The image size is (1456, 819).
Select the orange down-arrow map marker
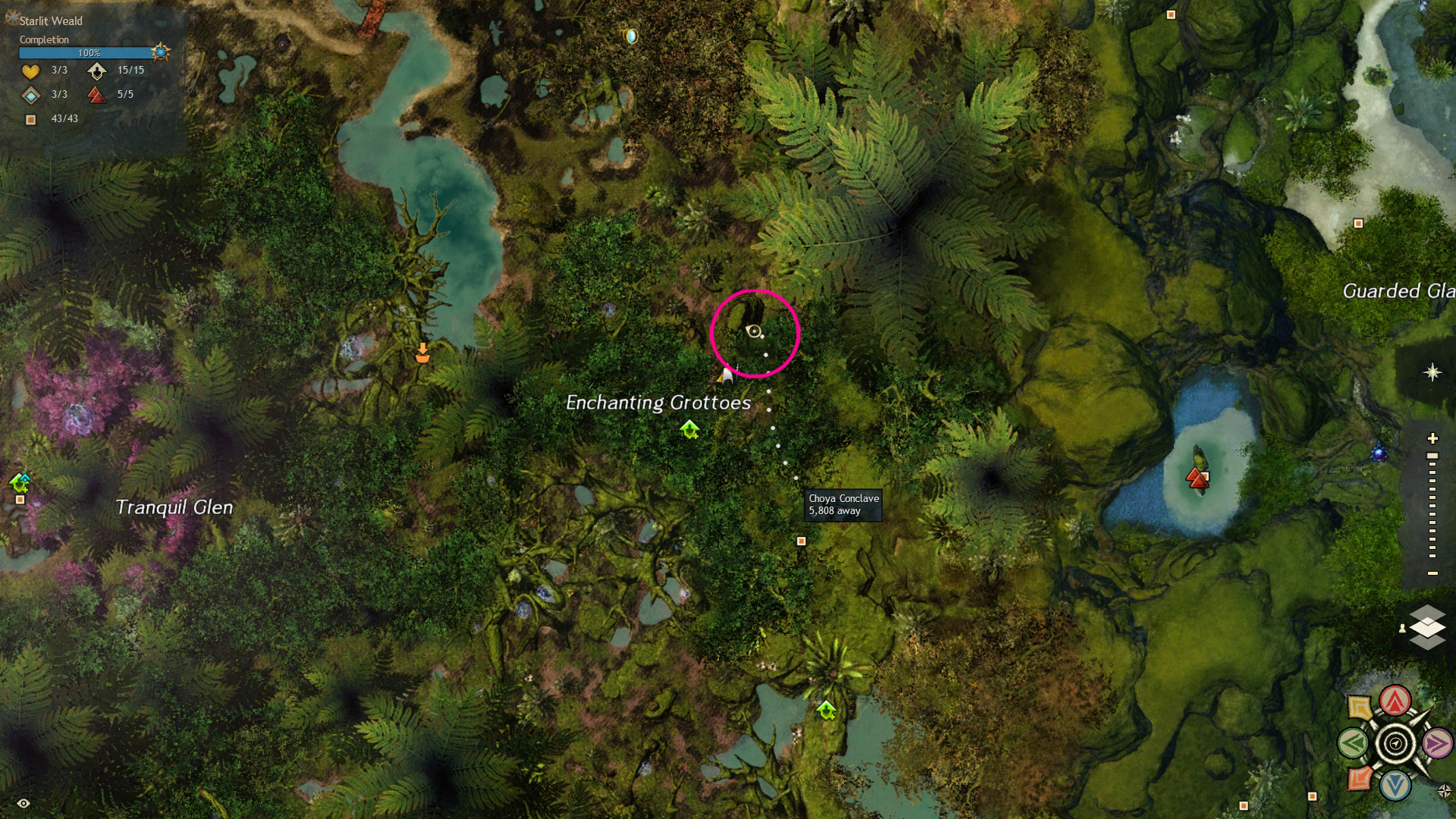[x=422, y=353]
